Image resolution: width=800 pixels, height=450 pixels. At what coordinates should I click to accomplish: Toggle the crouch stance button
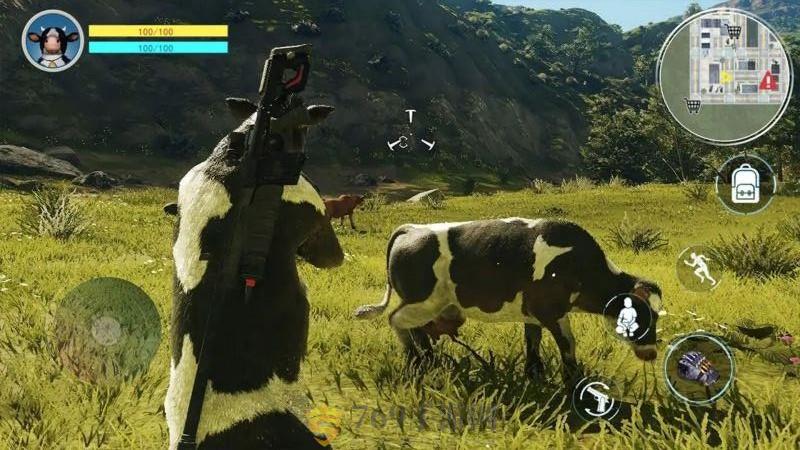tap(629, 318)
